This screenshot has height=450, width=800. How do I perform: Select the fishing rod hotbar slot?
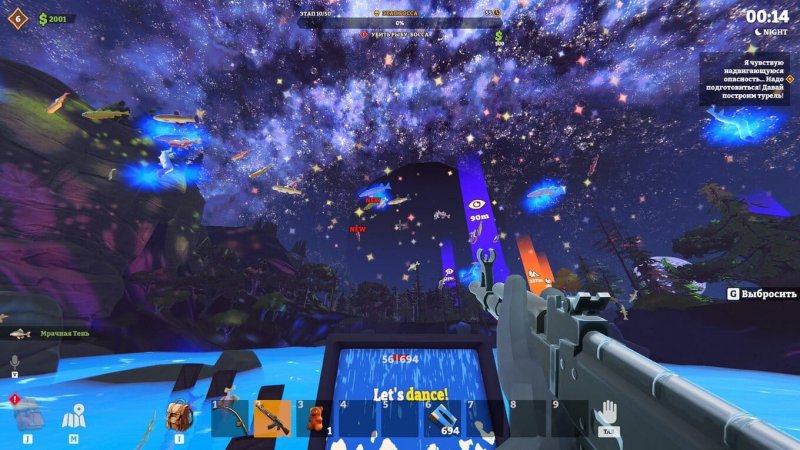tap(230, 418)
